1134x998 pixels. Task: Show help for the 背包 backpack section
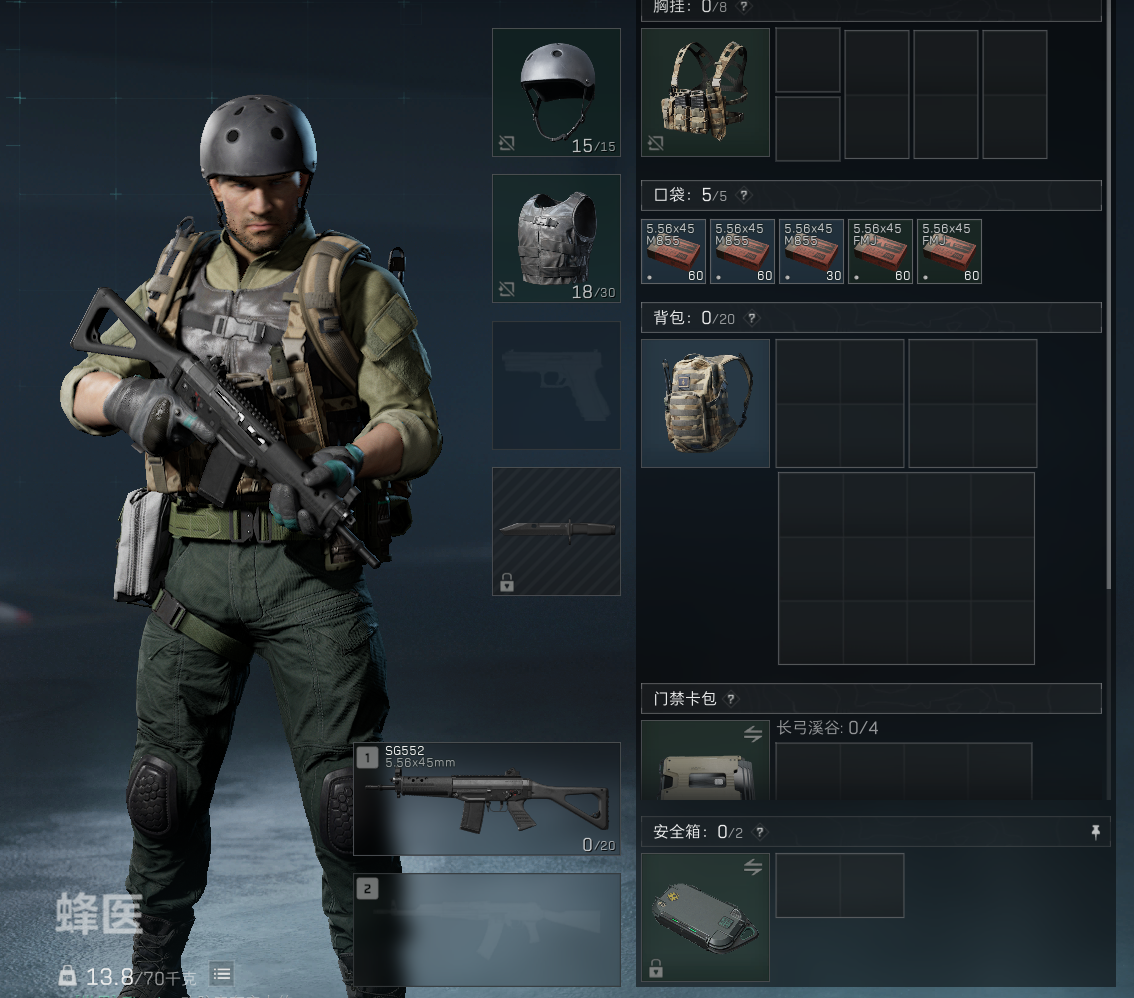[x=753, y=318]
